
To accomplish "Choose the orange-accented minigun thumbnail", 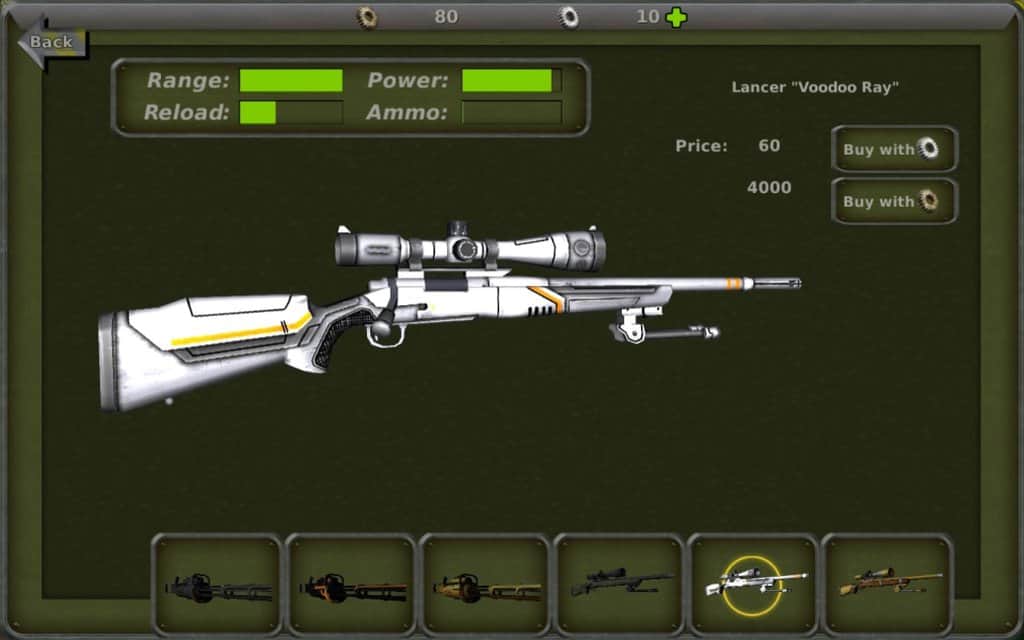I will pyautogui.click(x=352, y=585).
